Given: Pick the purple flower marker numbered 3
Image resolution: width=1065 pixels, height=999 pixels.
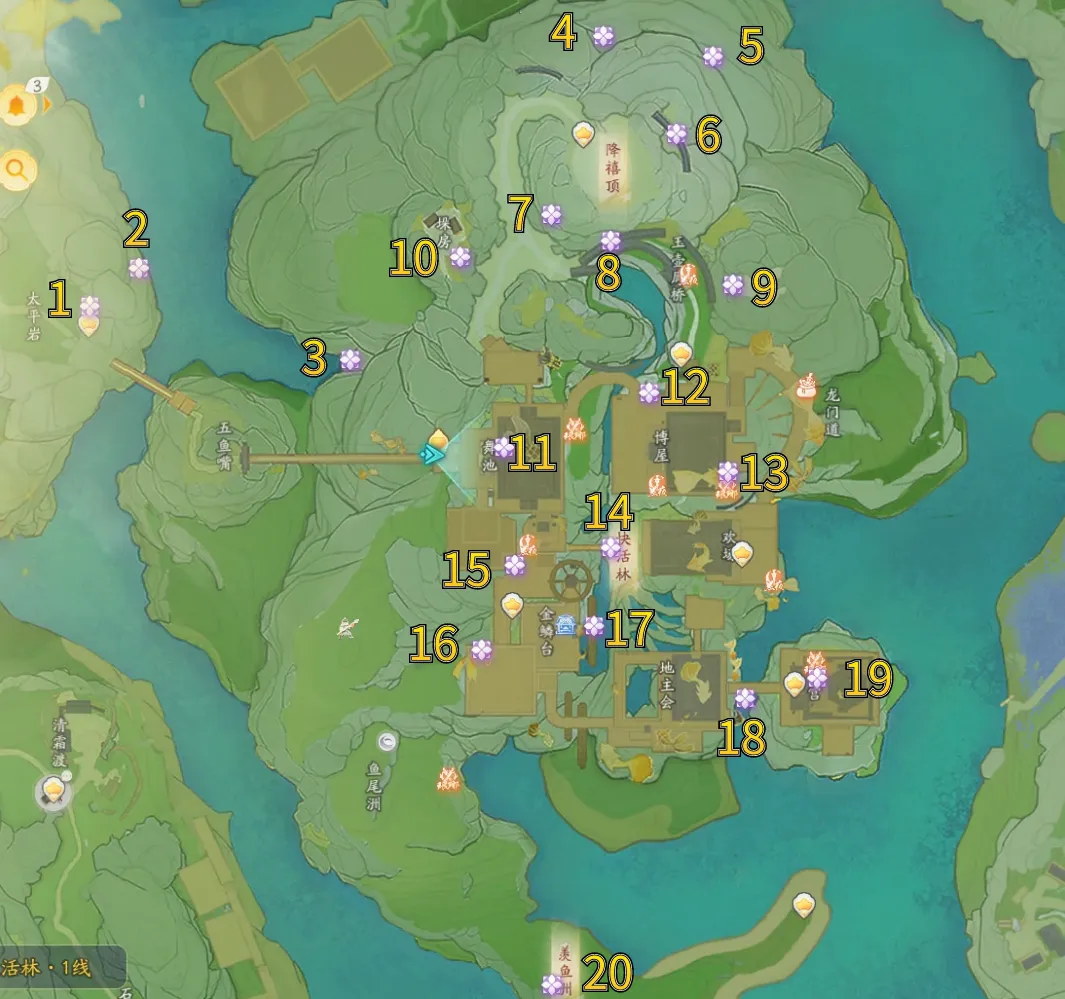Looking at the screenshot, I should (350, 360).
